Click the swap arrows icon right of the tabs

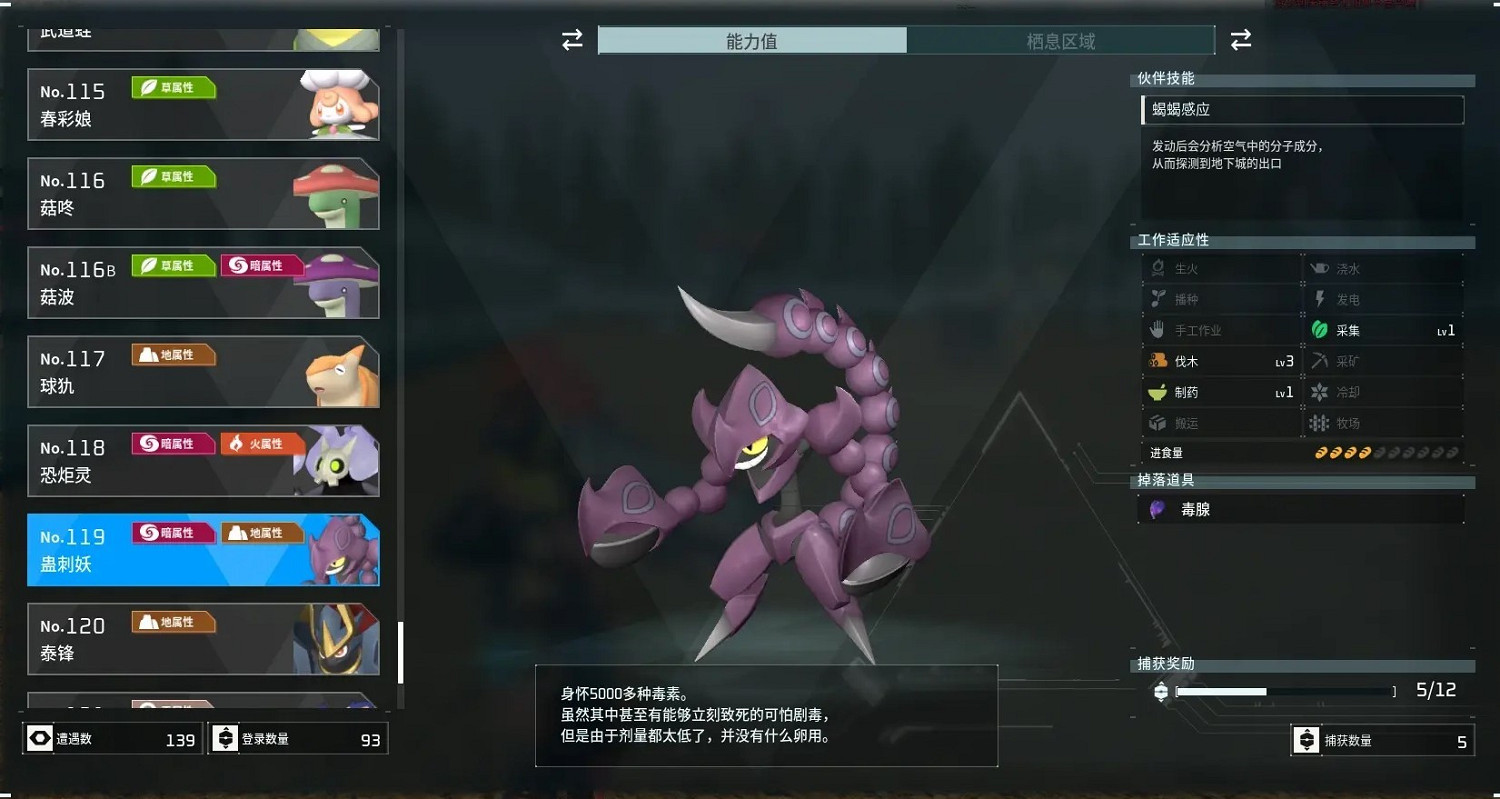[x=1240, y=39]
